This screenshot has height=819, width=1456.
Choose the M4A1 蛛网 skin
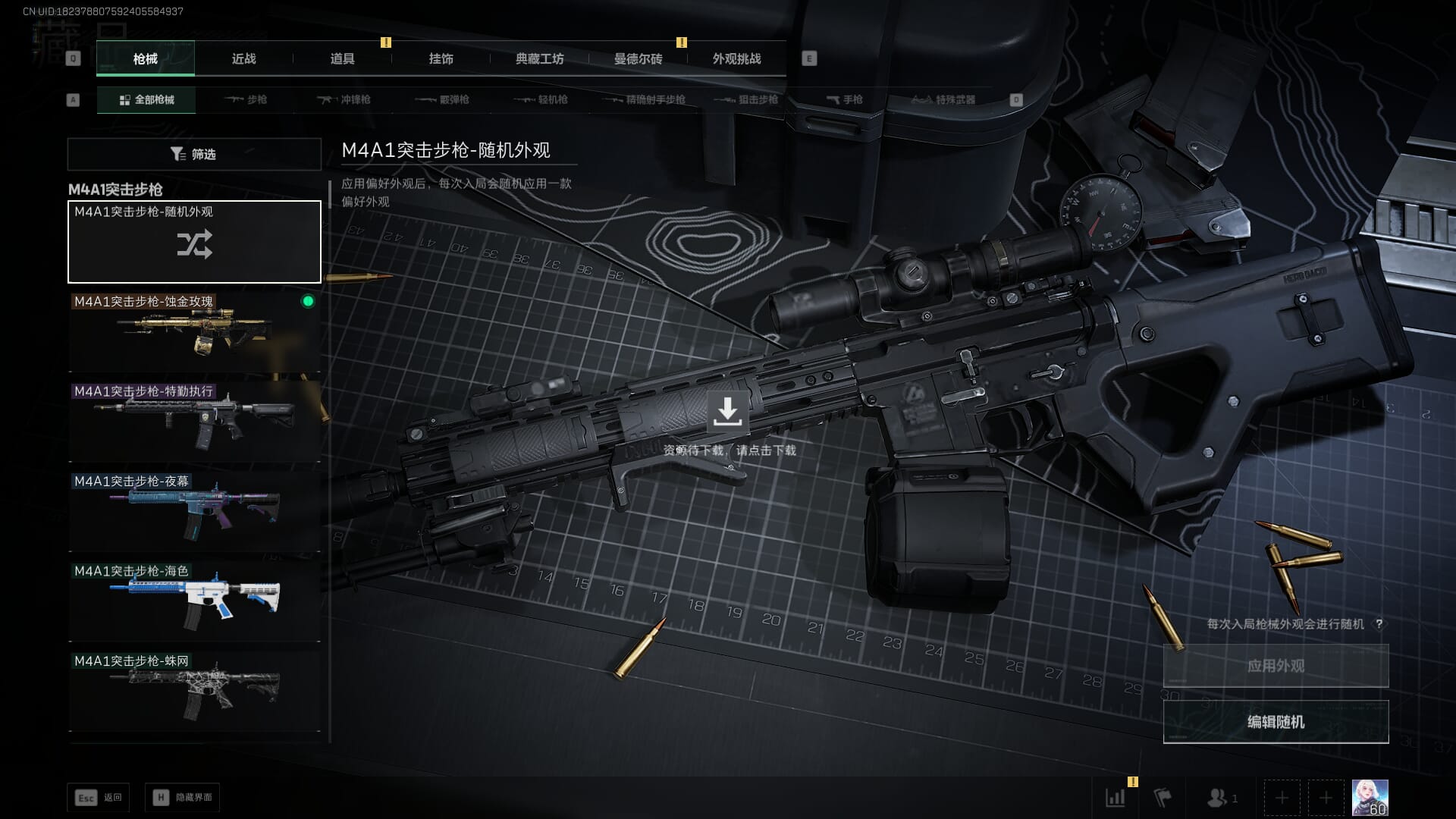coord(194,691)
